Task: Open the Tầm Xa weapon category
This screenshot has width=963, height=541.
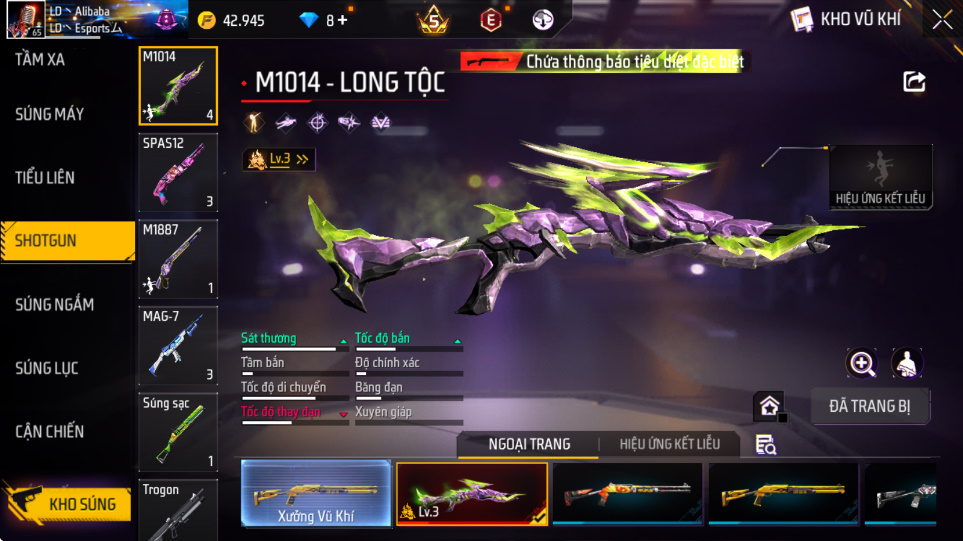Action: coord(41,60)
